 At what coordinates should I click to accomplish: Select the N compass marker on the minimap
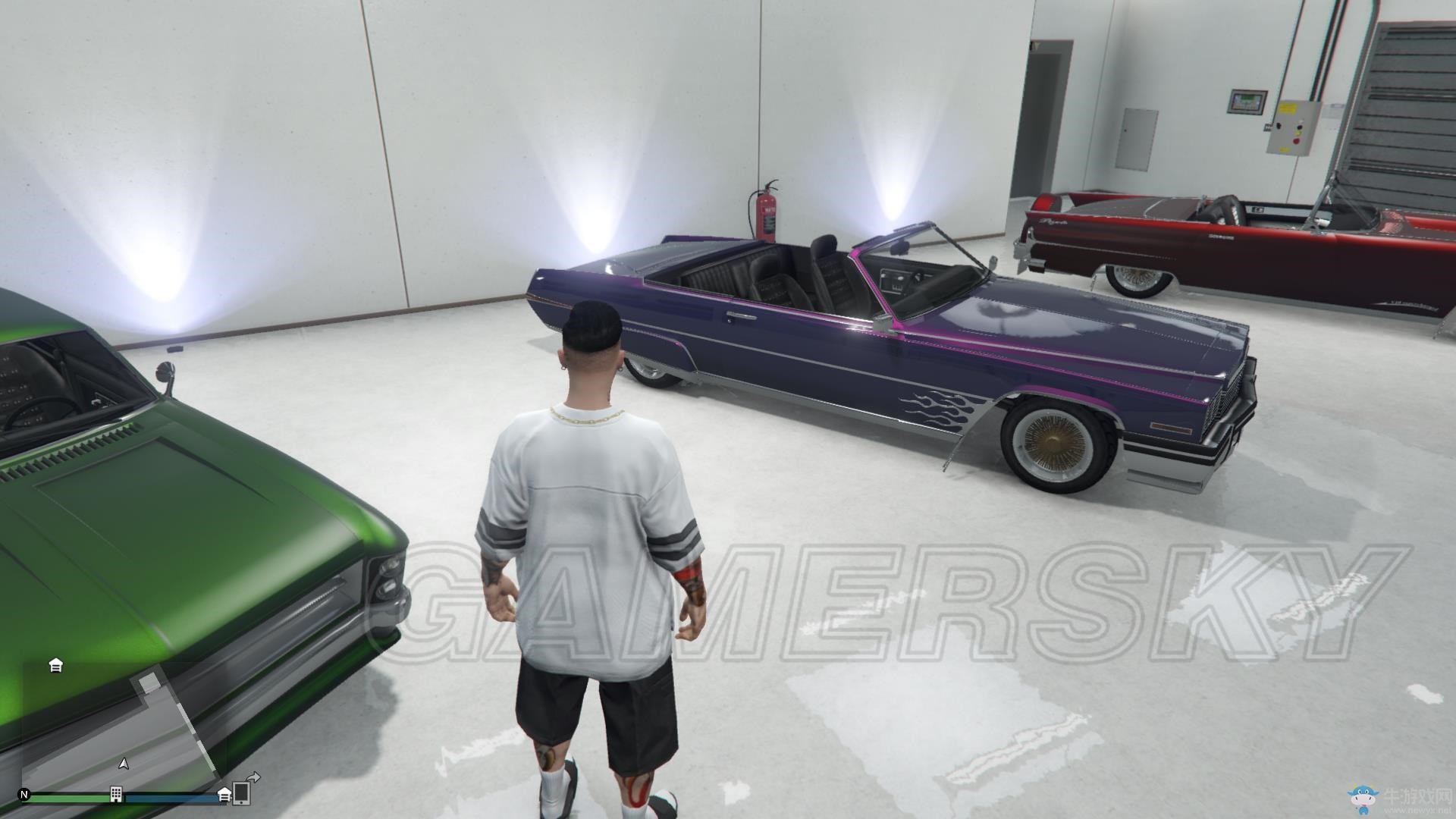point(24,794)
